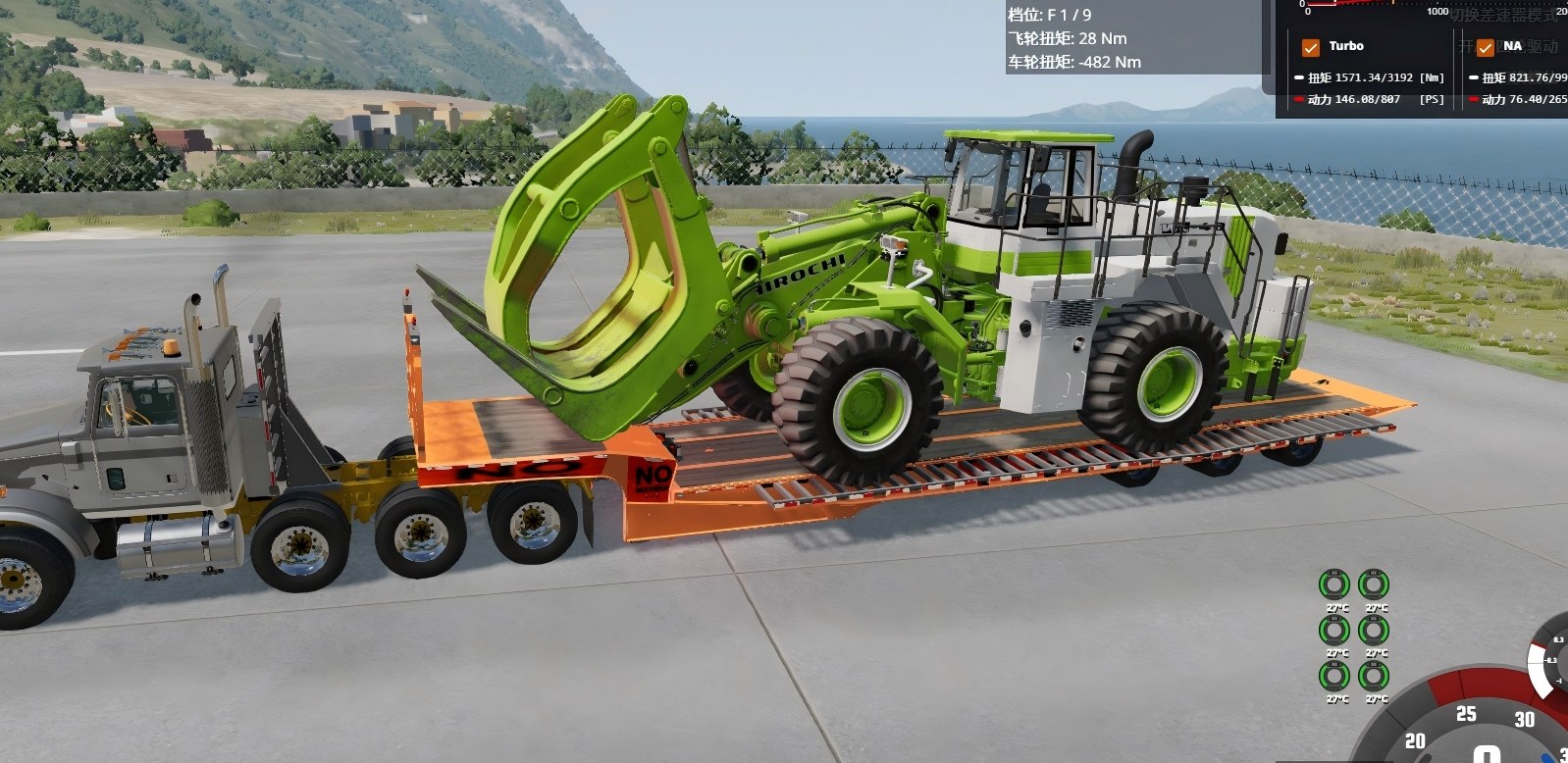Click the middle-right tire temperature icon
Image resolution: width=1568 pixels, height=763 pixels.
click(1373, 630)
